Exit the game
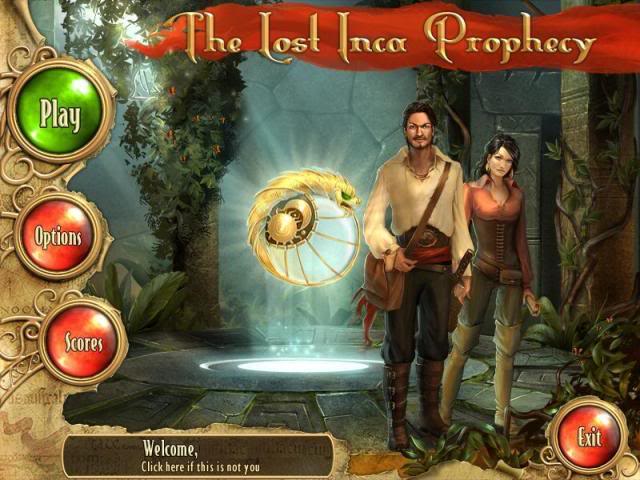This screenshot has width=640, height=480. click(588, 436)
